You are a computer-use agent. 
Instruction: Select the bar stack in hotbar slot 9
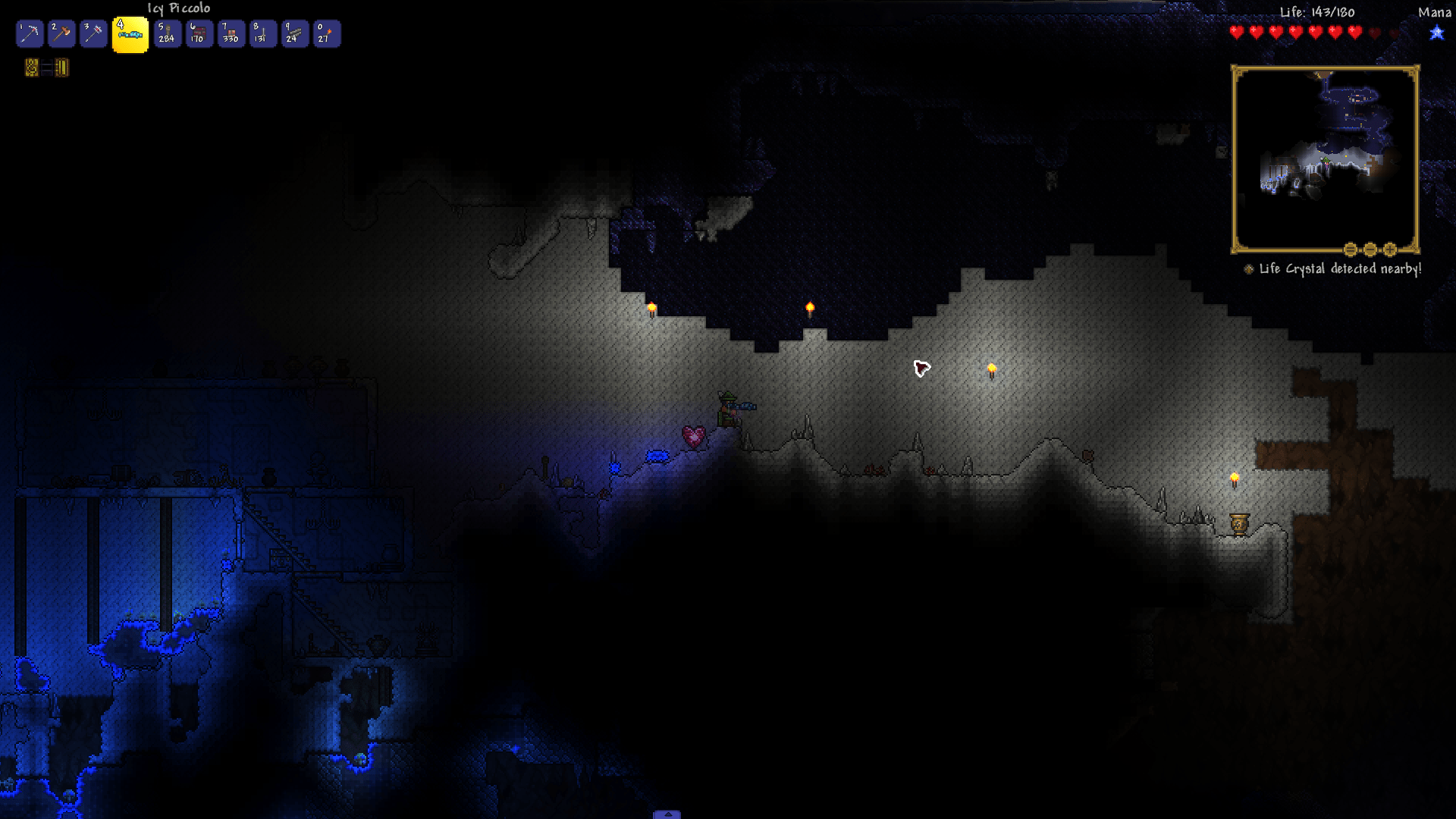pos(295,34)
